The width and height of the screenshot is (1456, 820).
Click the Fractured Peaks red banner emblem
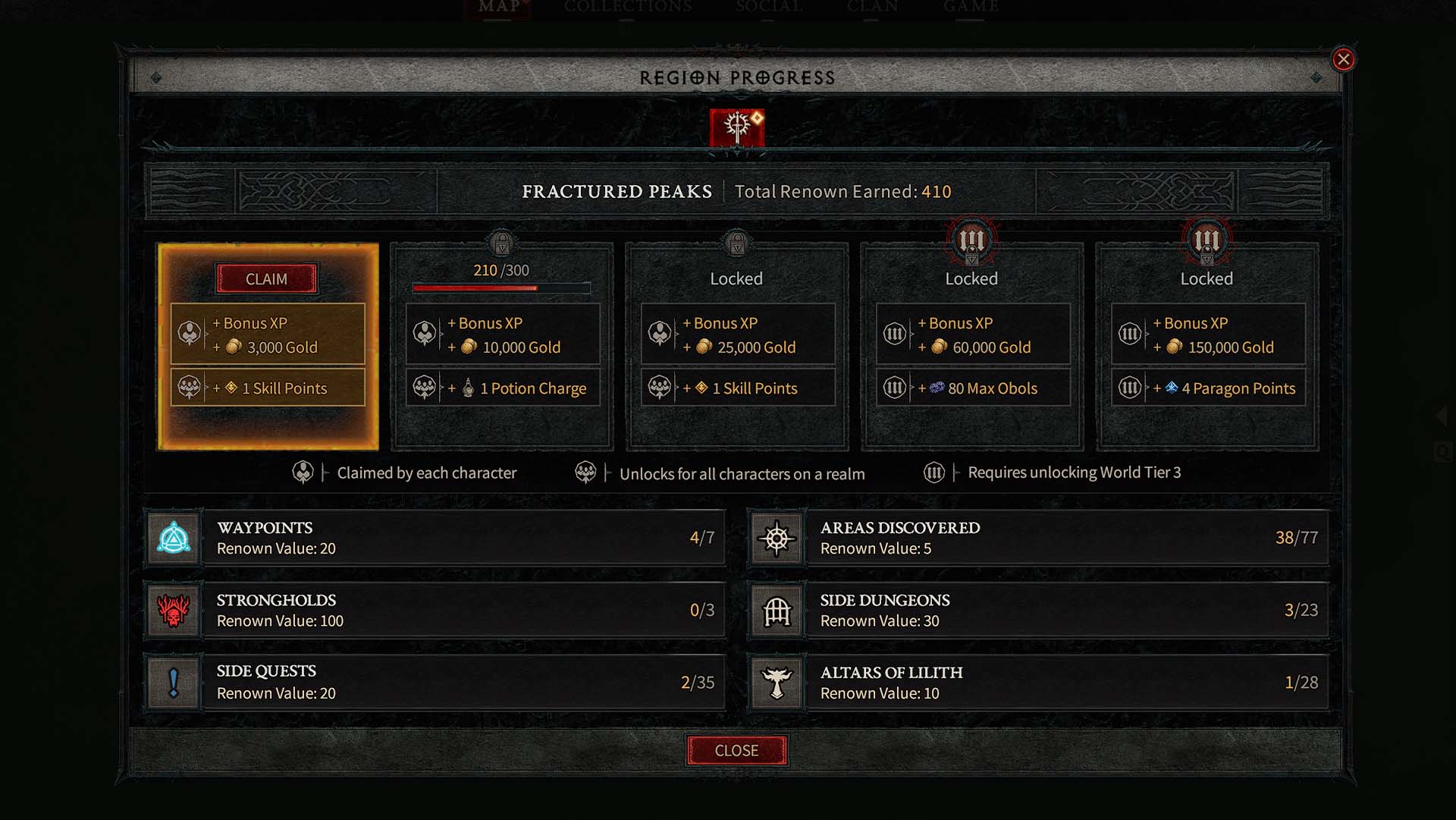point(736,127)
